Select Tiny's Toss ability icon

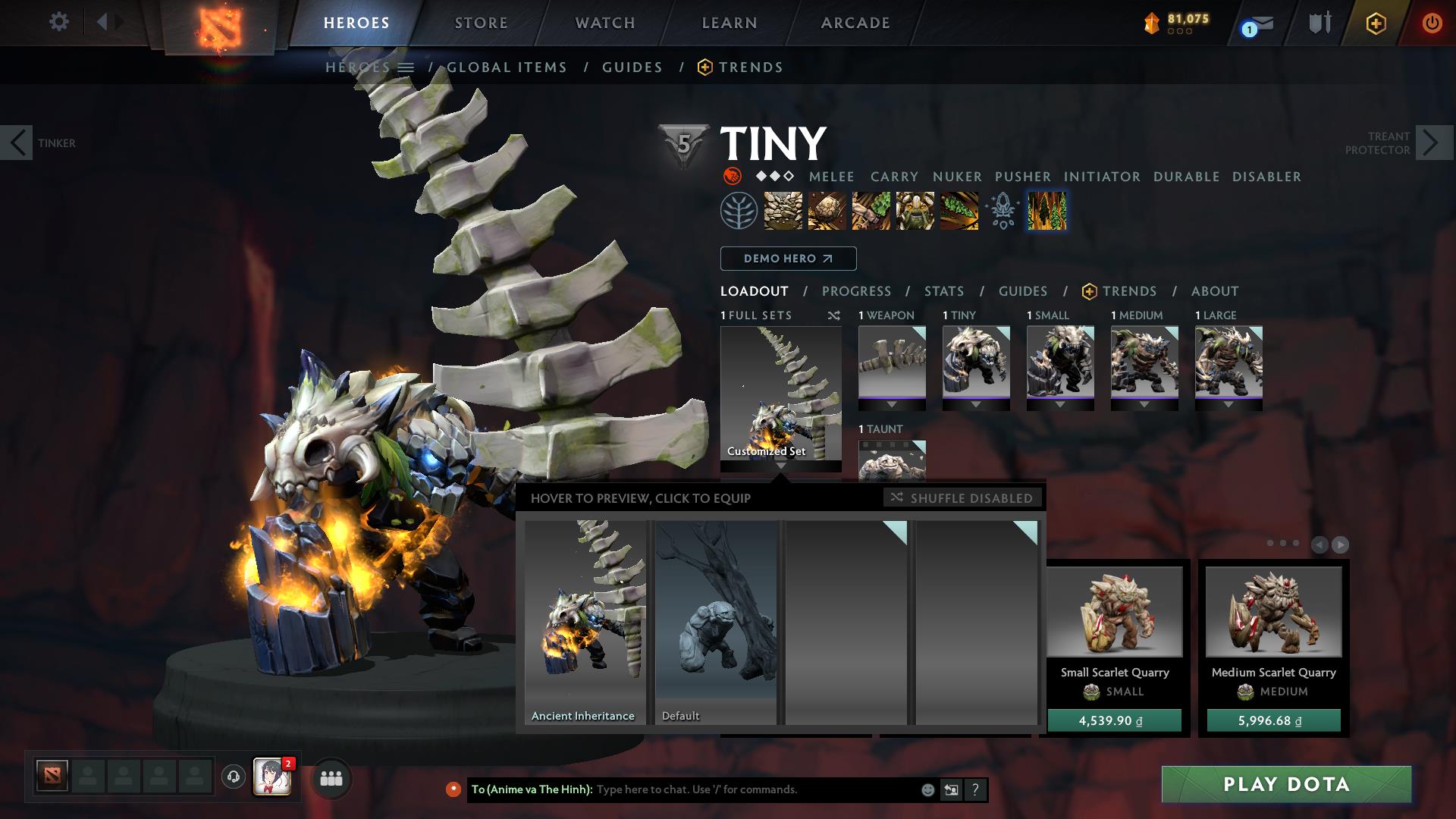click(827, 212)
